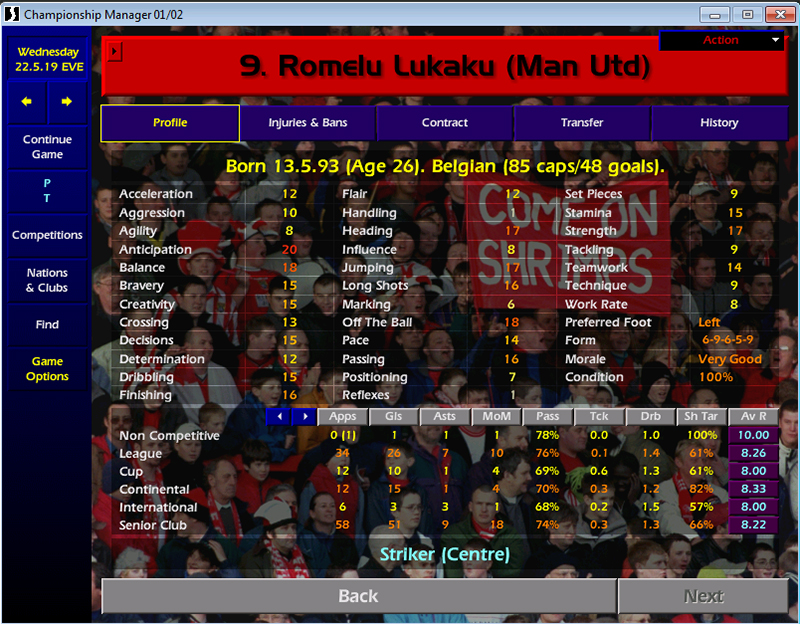Viewport: 800px width, 624px height.
Task: Open the Find search option
Action: click(x=47, y=325)
